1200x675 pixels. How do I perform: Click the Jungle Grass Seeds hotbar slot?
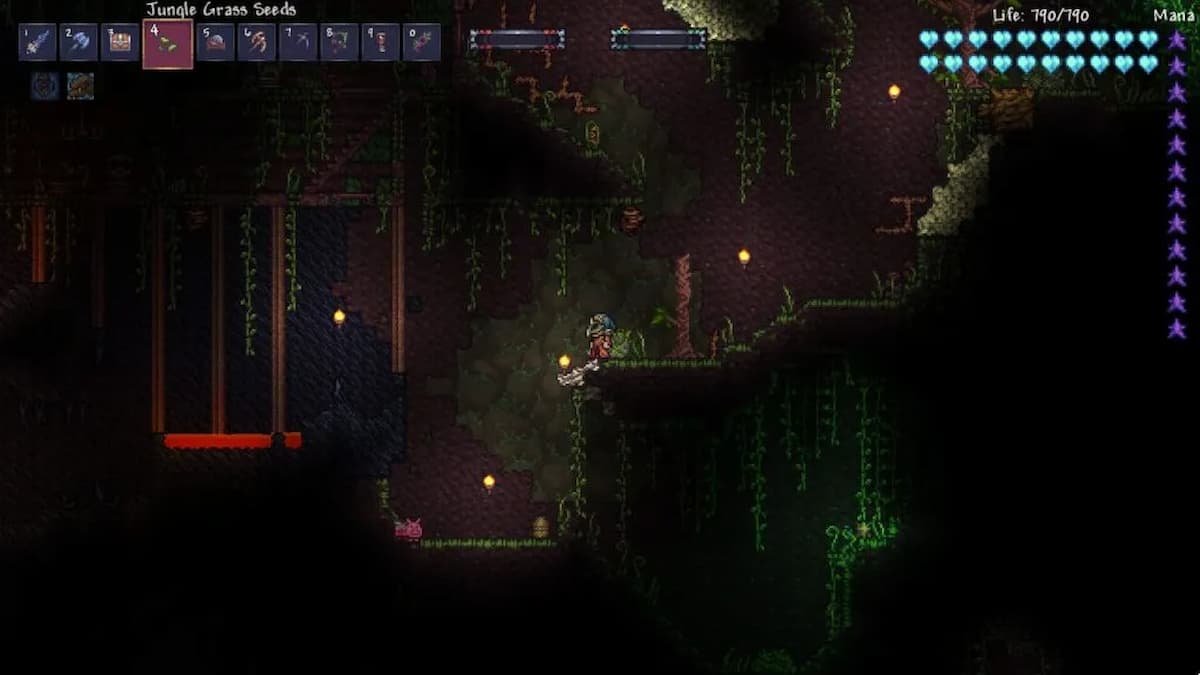point(167,44)
